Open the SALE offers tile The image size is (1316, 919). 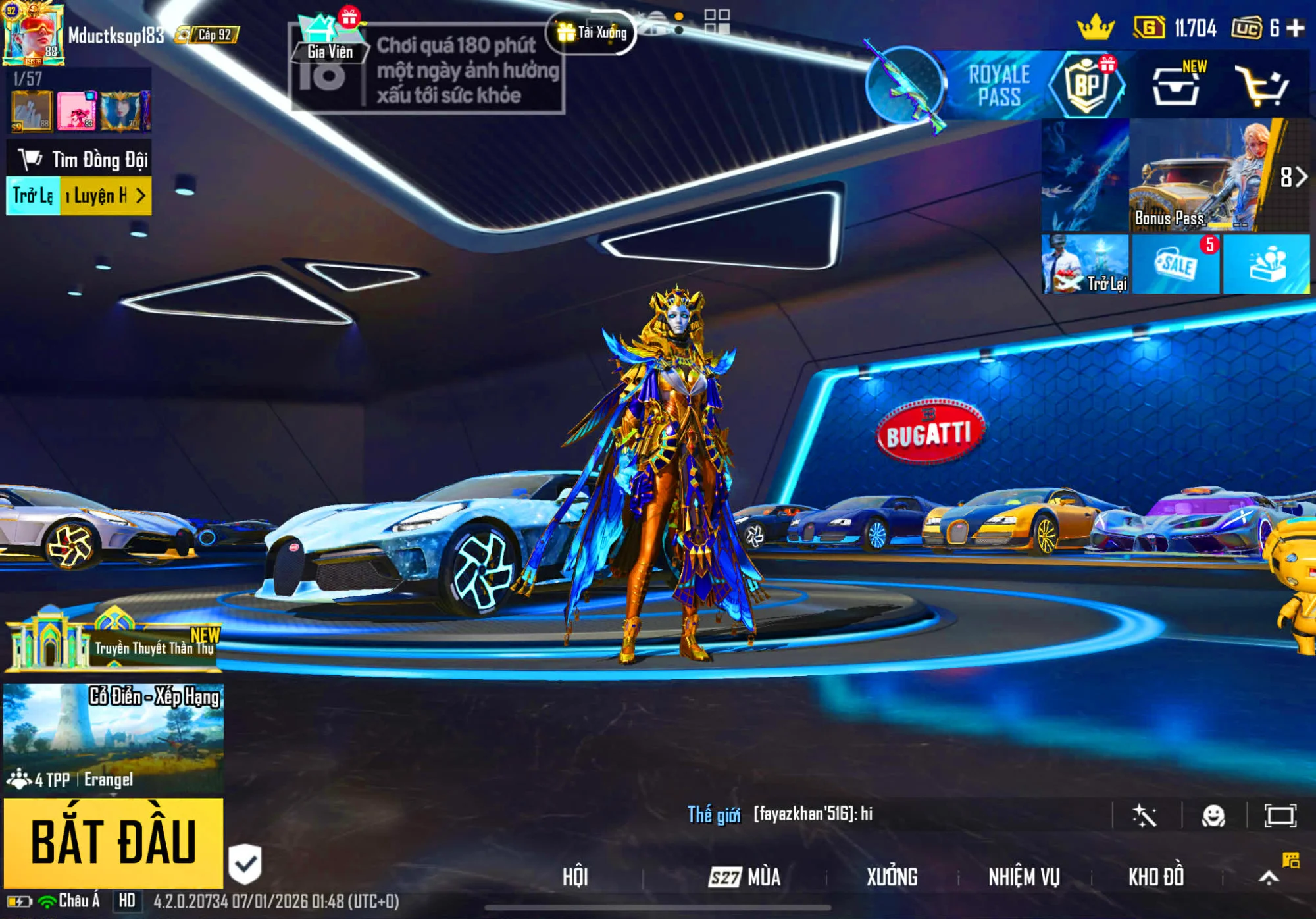pos(1175,265)
